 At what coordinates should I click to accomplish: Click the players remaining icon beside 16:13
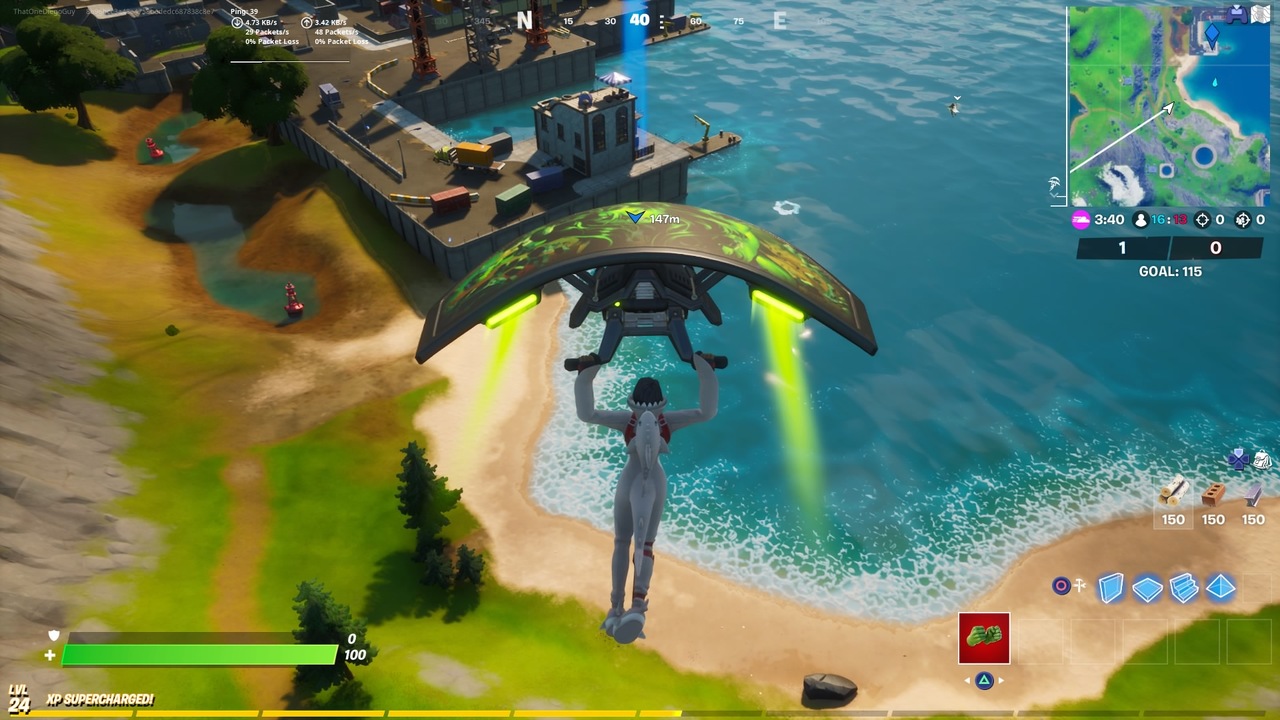(x=1140, y=220)
